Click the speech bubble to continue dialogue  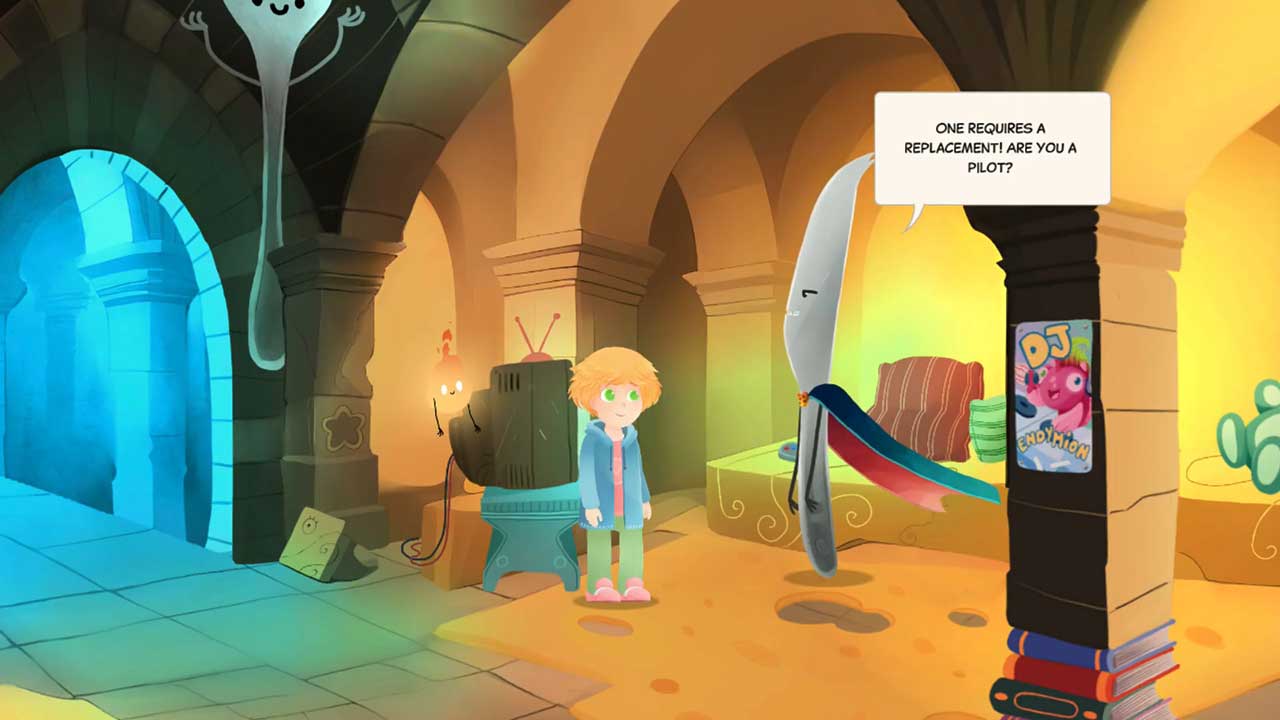pyautogui.click(x=991, y=148)
